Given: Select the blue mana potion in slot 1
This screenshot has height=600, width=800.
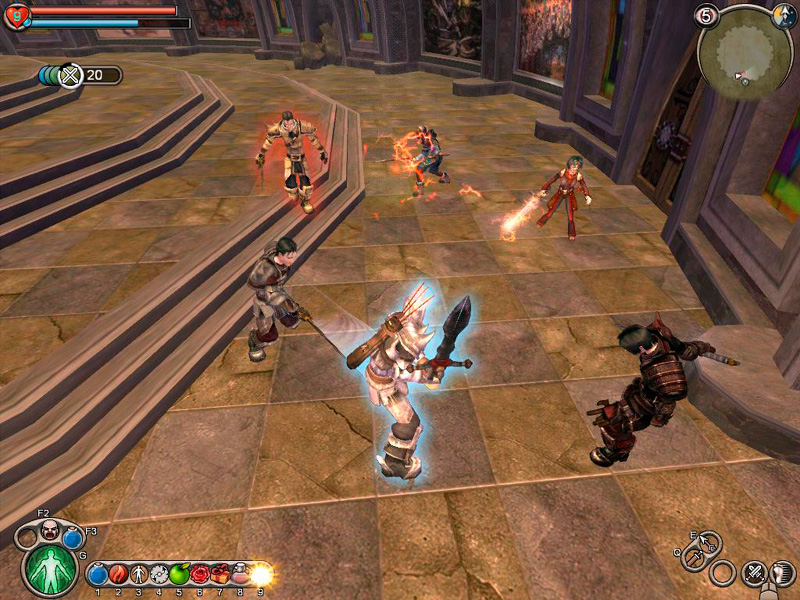Looking at the screenshot, I should coord(98,574).
